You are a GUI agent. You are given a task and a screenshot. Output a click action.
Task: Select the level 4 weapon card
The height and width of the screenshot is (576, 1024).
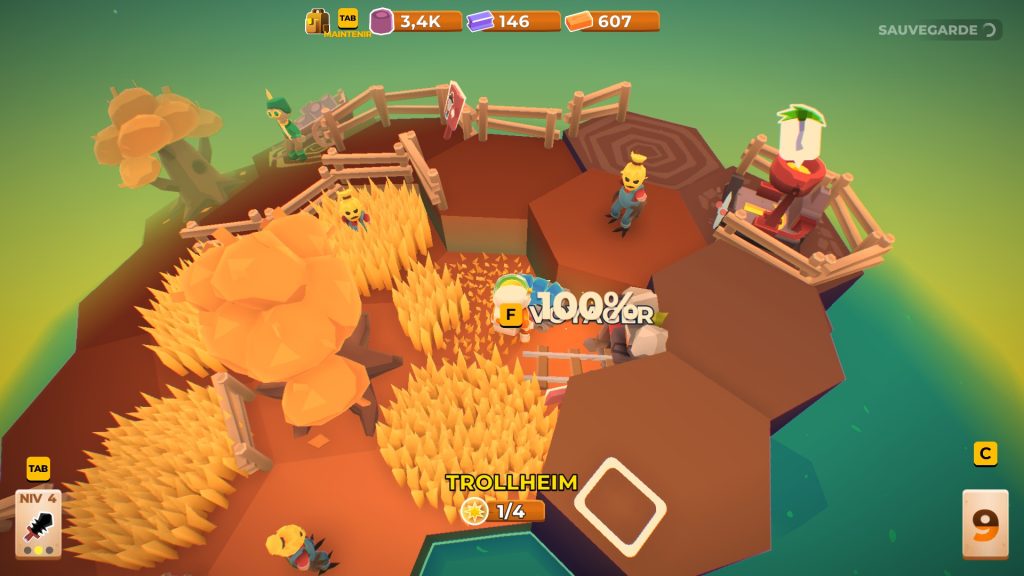pyautogui.click(x=38, y=523)
